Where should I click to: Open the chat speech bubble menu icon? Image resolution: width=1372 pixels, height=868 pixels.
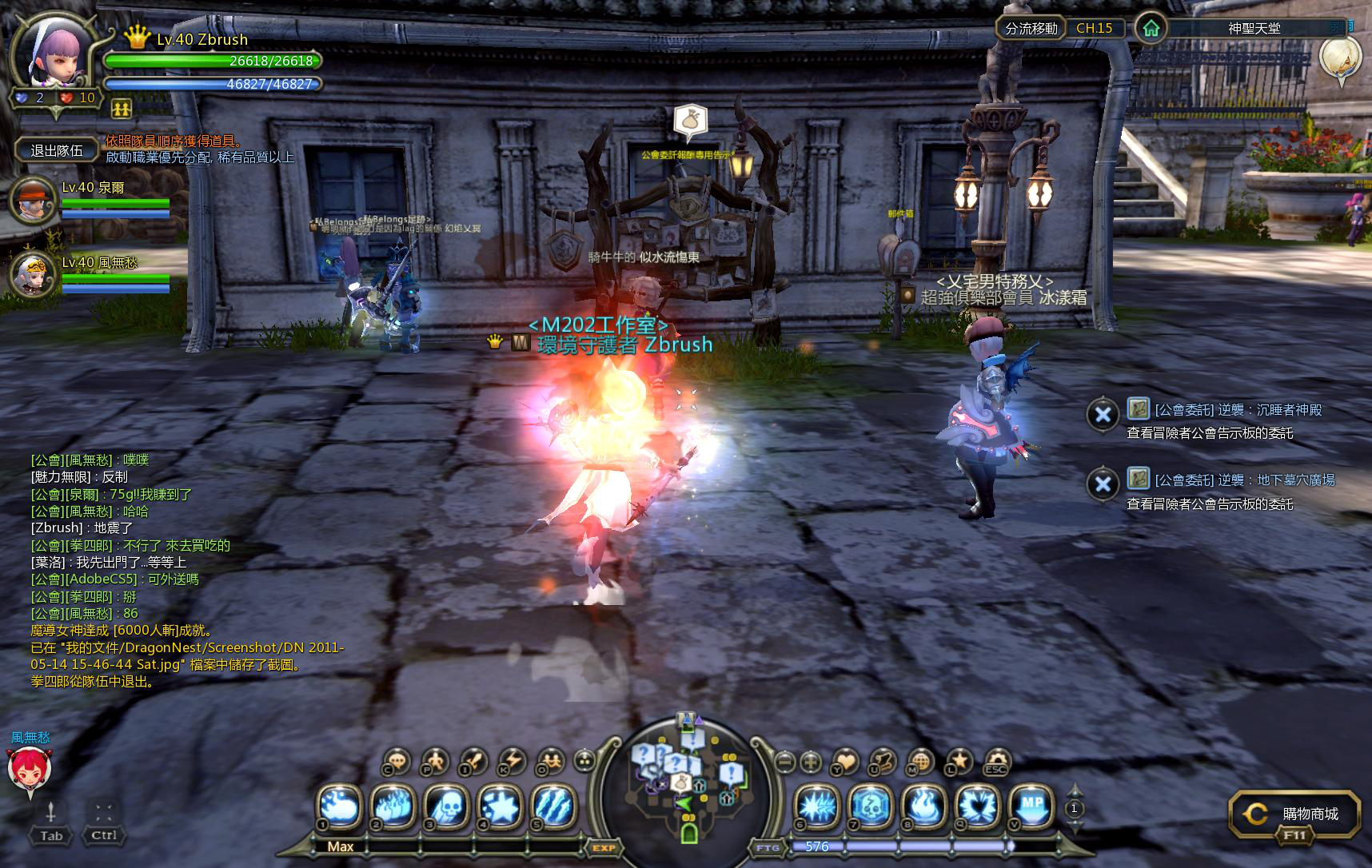click(397, 762)
